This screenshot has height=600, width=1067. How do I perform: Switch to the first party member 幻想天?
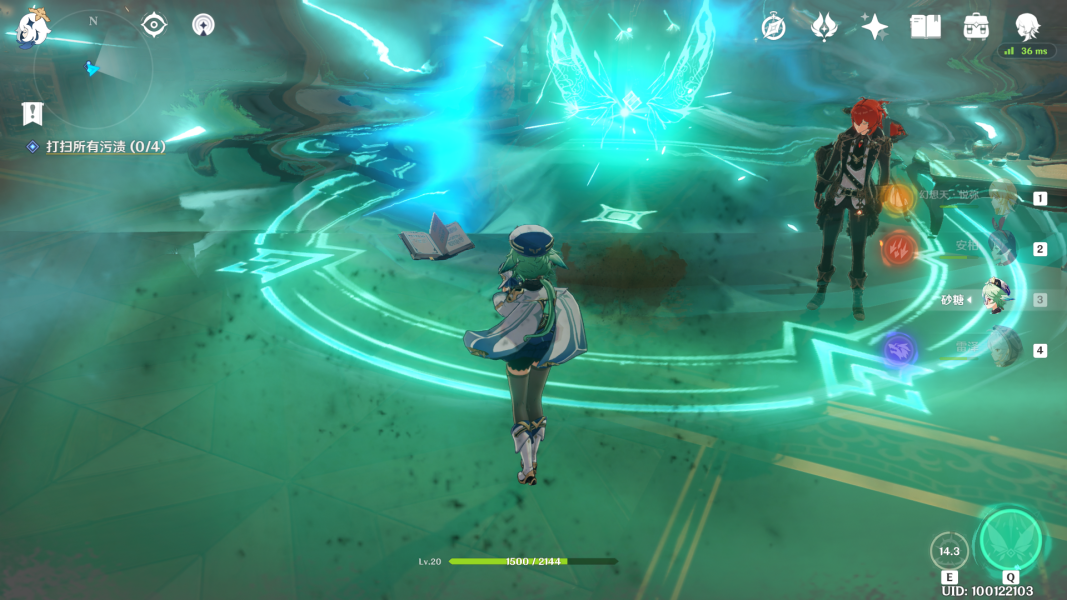point(1001,197)
